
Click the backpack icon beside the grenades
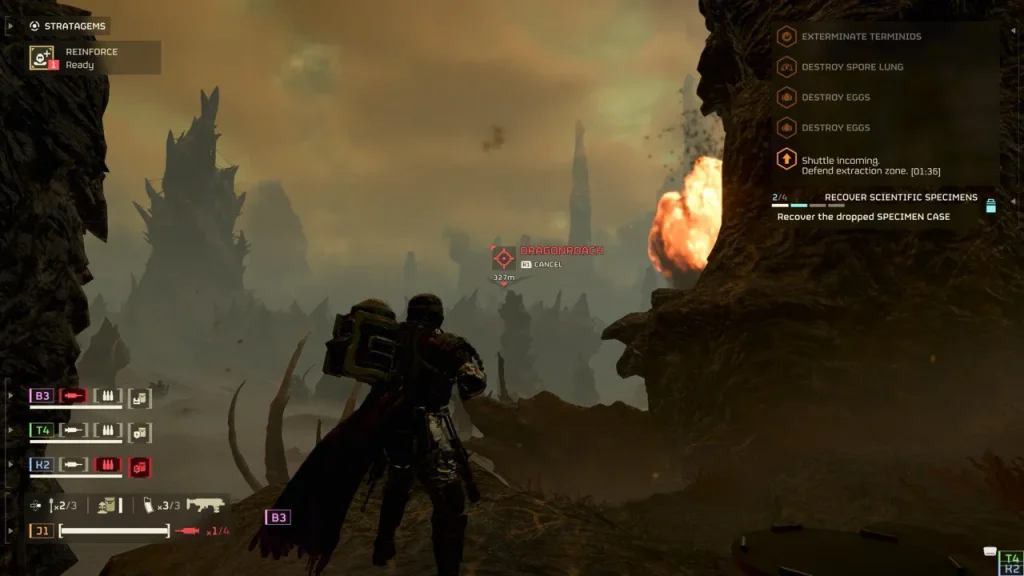click(x=106, y=505)
